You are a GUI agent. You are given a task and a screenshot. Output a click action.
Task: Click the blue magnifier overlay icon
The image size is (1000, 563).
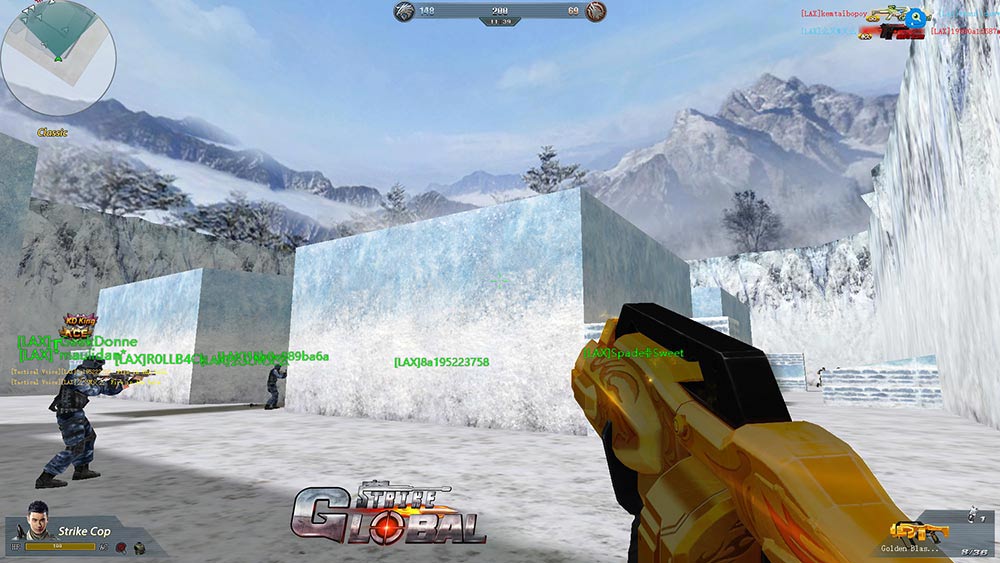pyautogui.click(x=915, y=17)
